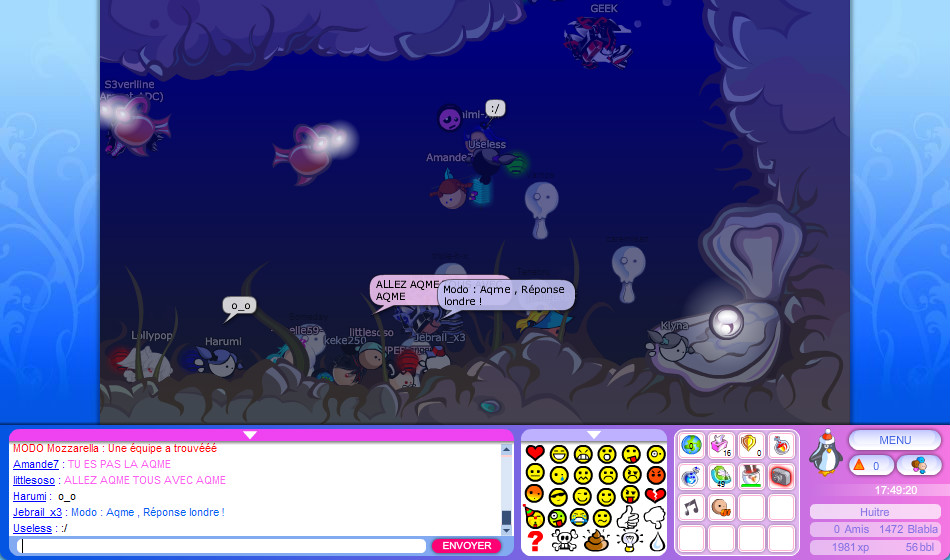Send the thumbs up emoticon
Screen dimensions: 950x560
tap(627, 518)
